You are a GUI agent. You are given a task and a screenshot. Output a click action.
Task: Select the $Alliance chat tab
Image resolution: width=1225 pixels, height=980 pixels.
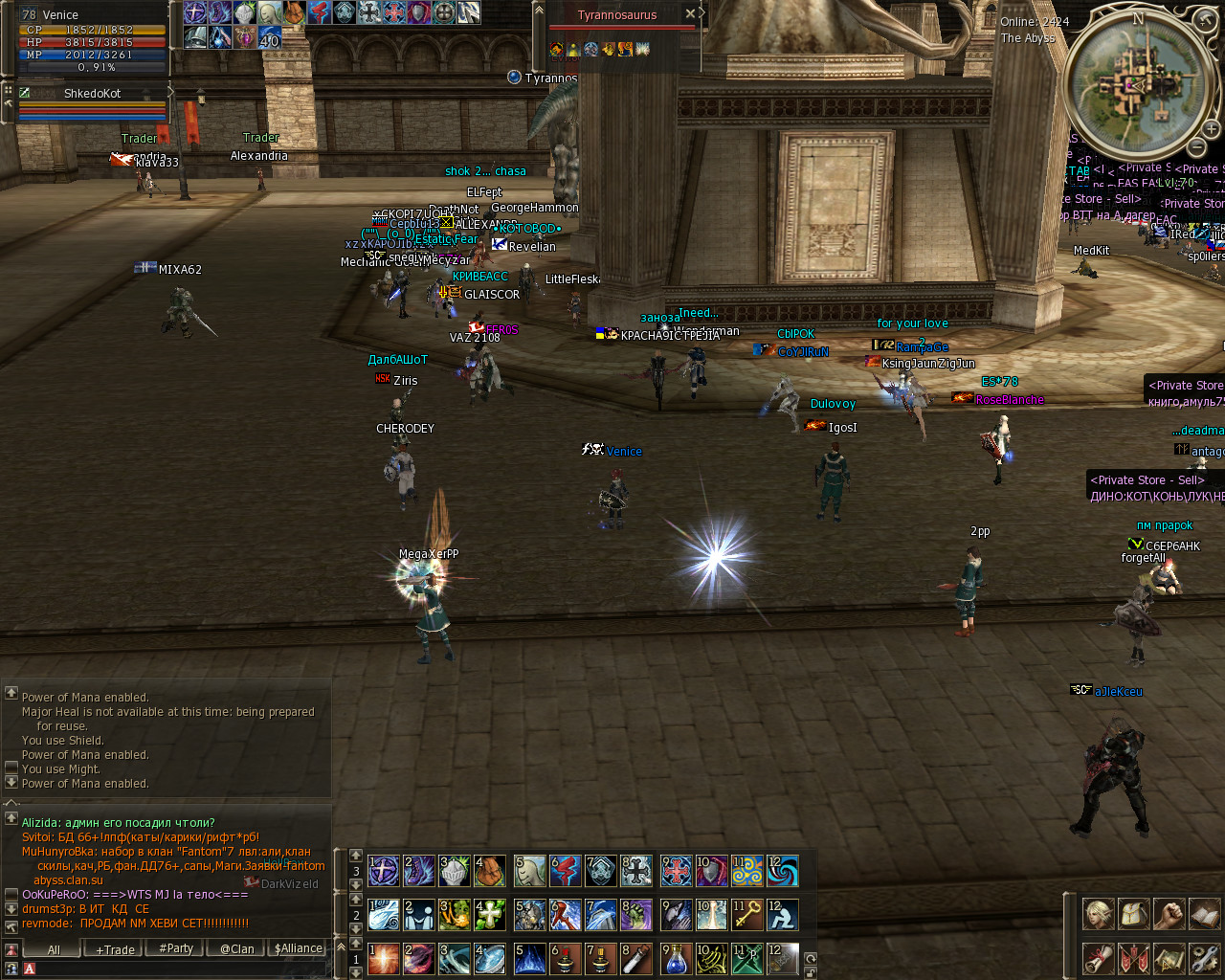(299, 948)
